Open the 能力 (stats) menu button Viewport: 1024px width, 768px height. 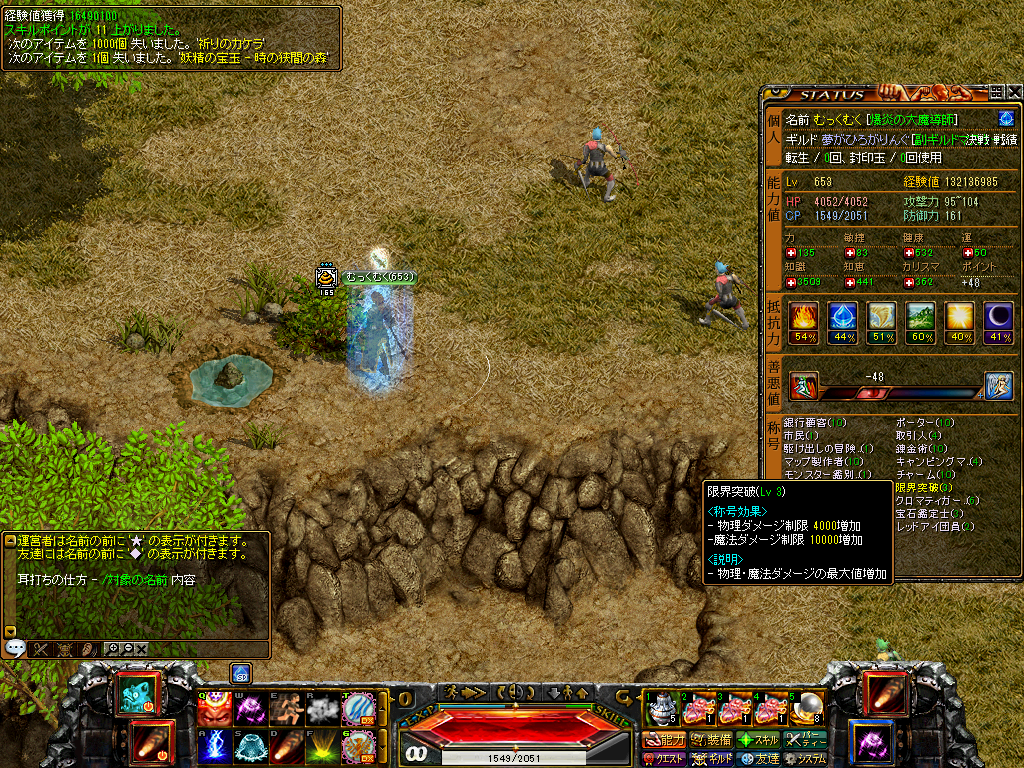tap(666, 740)
